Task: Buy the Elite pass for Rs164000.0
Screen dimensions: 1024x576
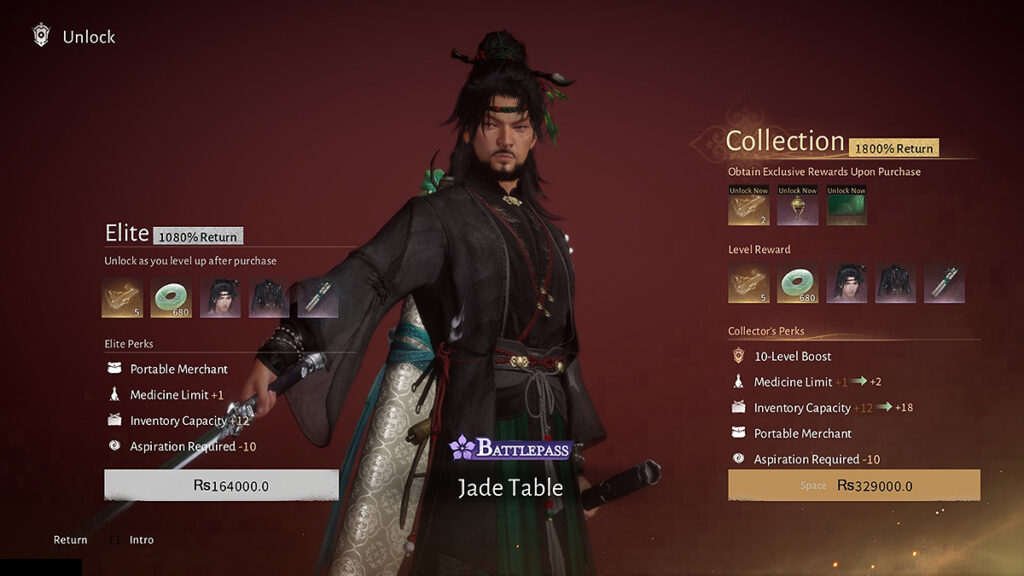Action: click(221, 485)
